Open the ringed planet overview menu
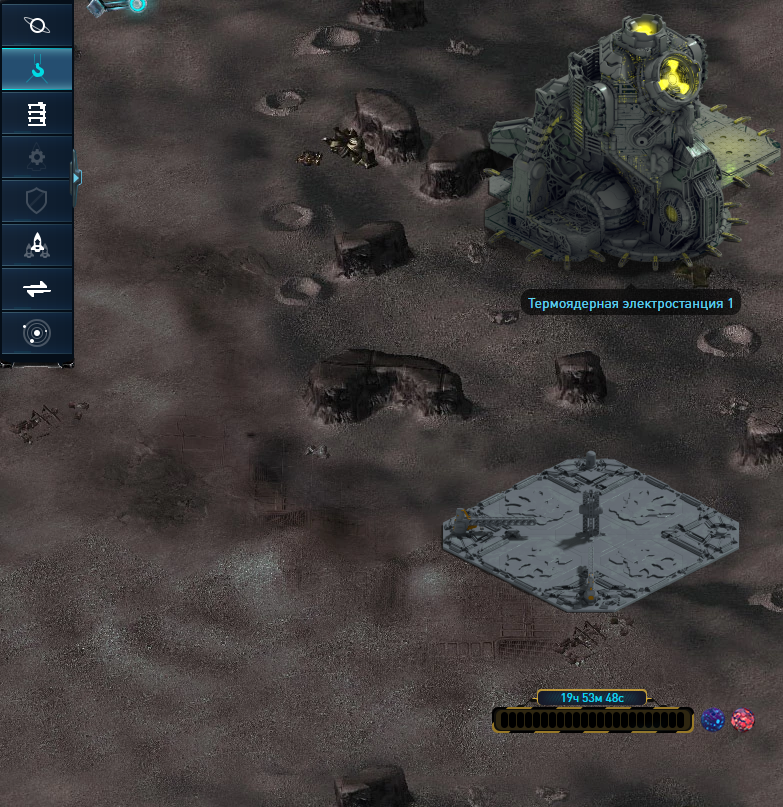This screenshot has width=783, height=807. point(36,24)
